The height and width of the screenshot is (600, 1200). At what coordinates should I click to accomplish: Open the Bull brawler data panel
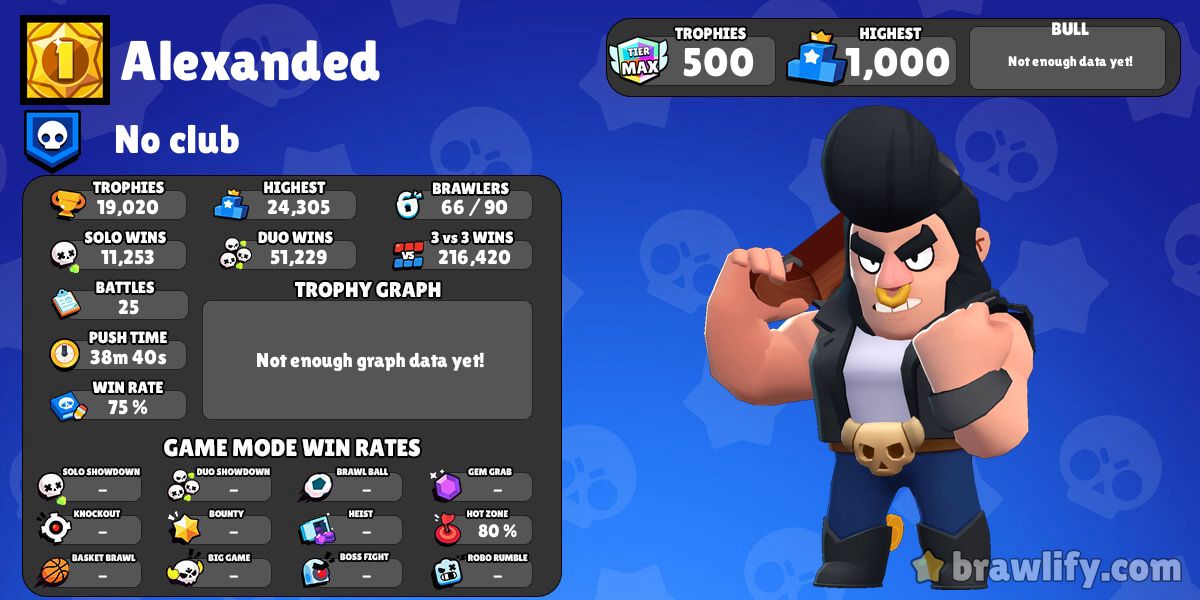(x=1068, y=58)
